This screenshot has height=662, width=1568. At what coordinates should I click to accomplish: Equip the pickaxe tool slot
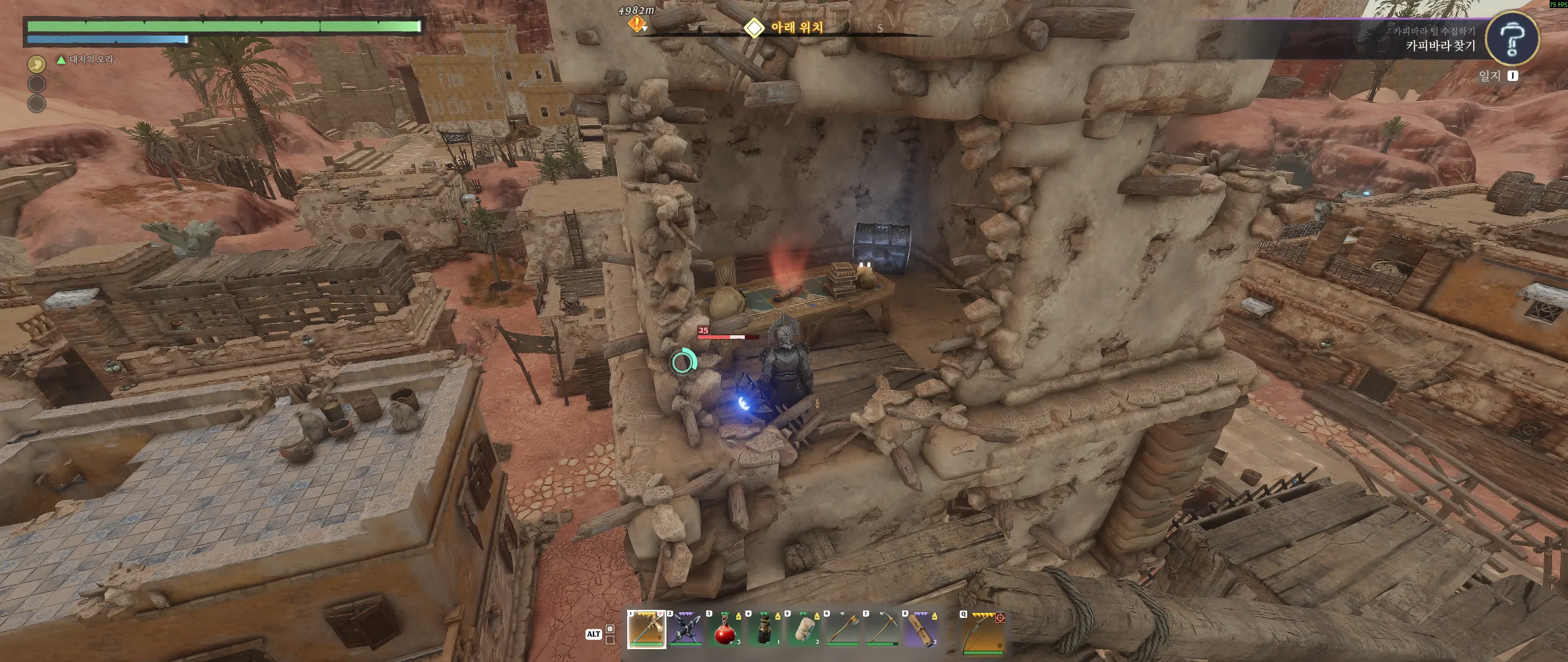point(882,630)
